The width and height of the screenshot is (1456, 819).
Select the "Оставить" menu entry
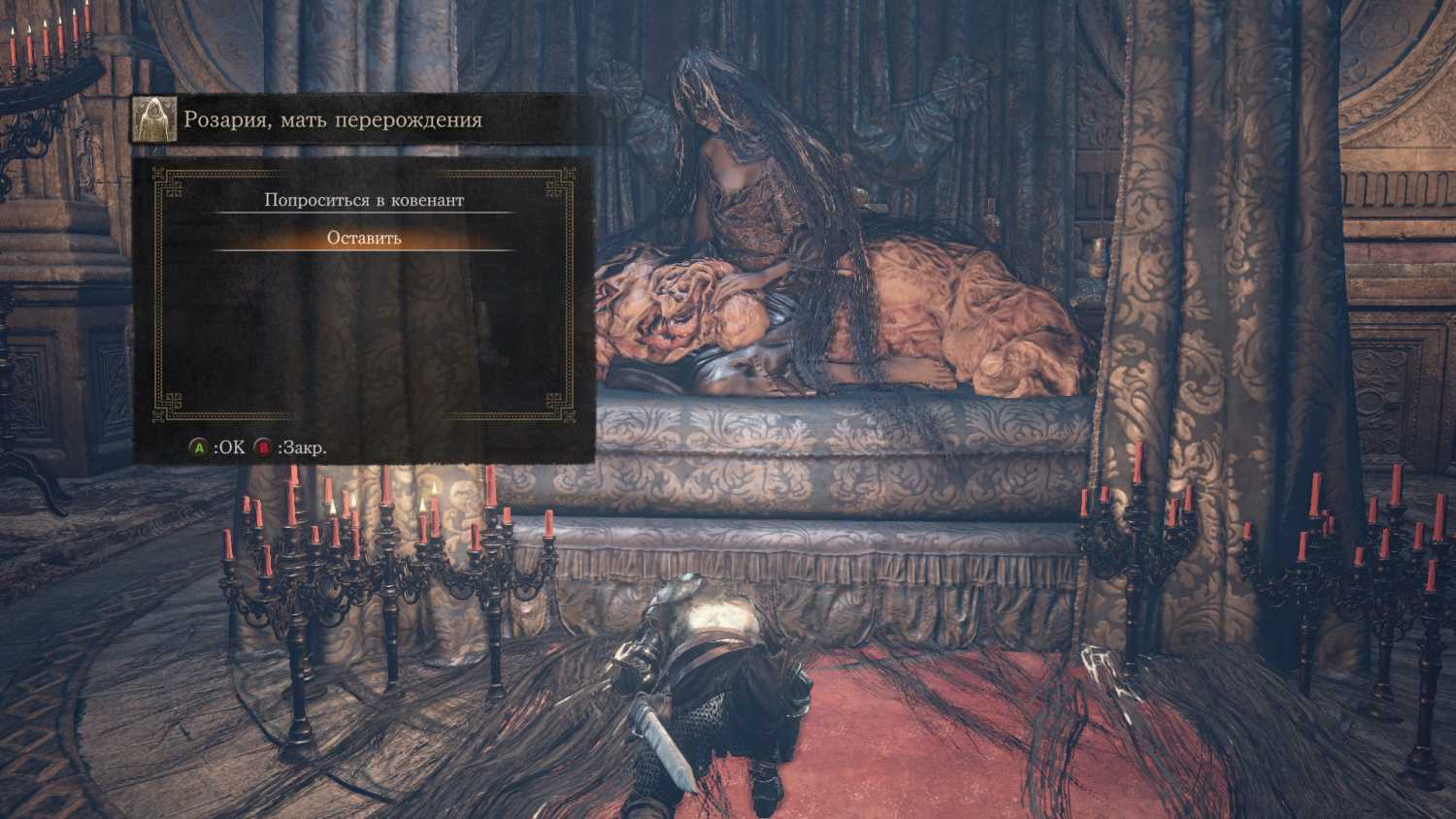pos(364,238)
